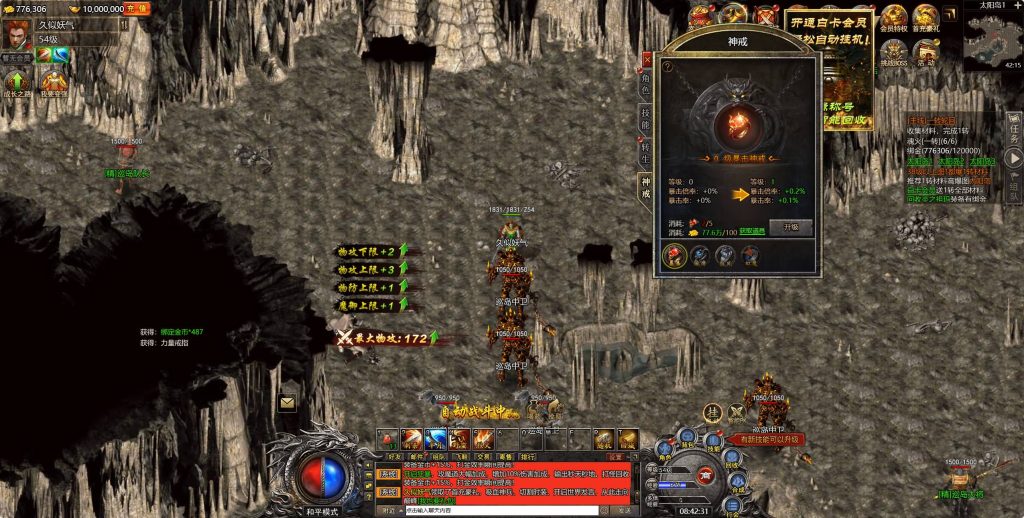Open the 任务 quest side tab
This screenshot has height=518, width=1024.
(1013, 127)
